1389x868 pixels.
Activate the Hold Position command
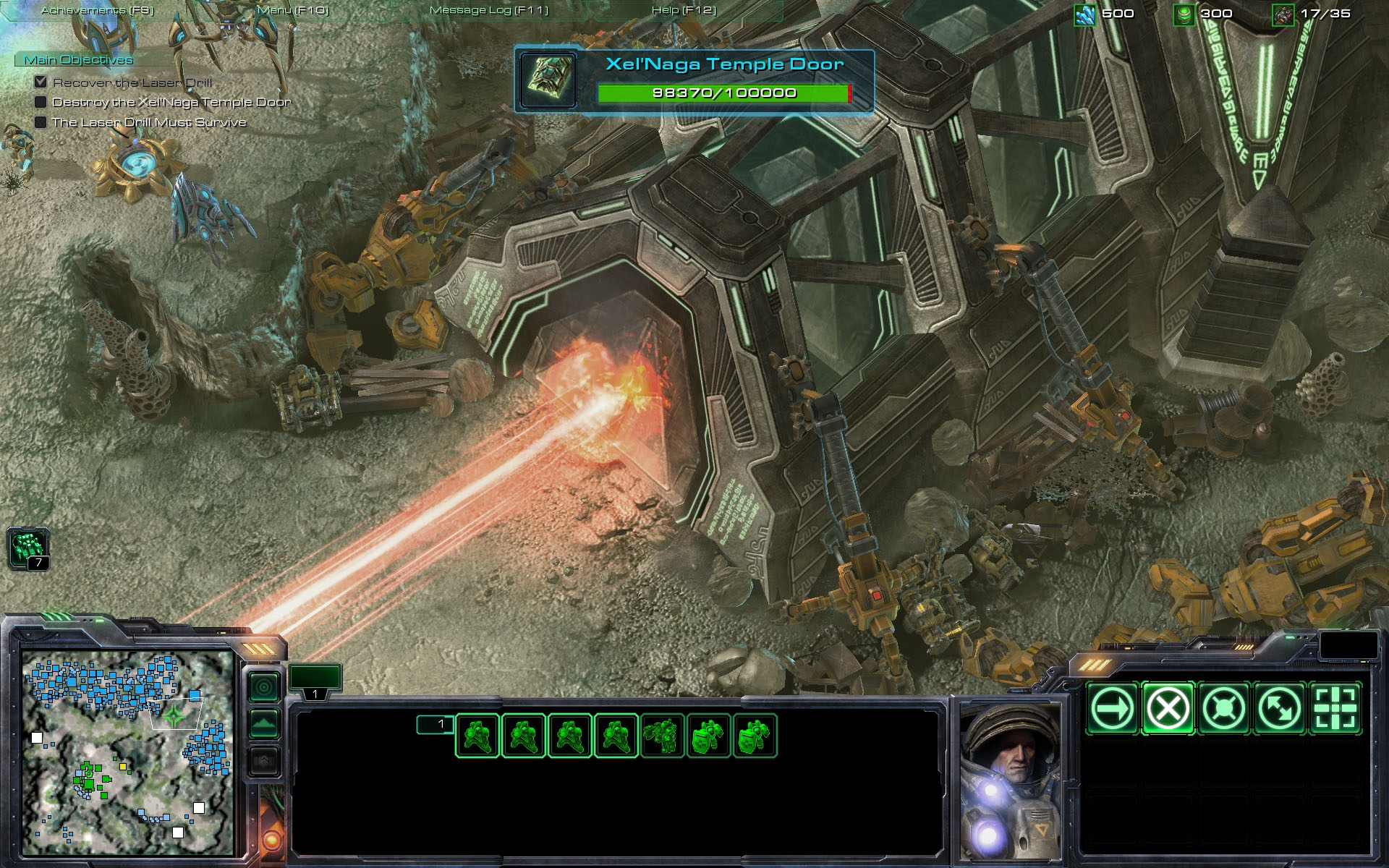pos(1224,708)
